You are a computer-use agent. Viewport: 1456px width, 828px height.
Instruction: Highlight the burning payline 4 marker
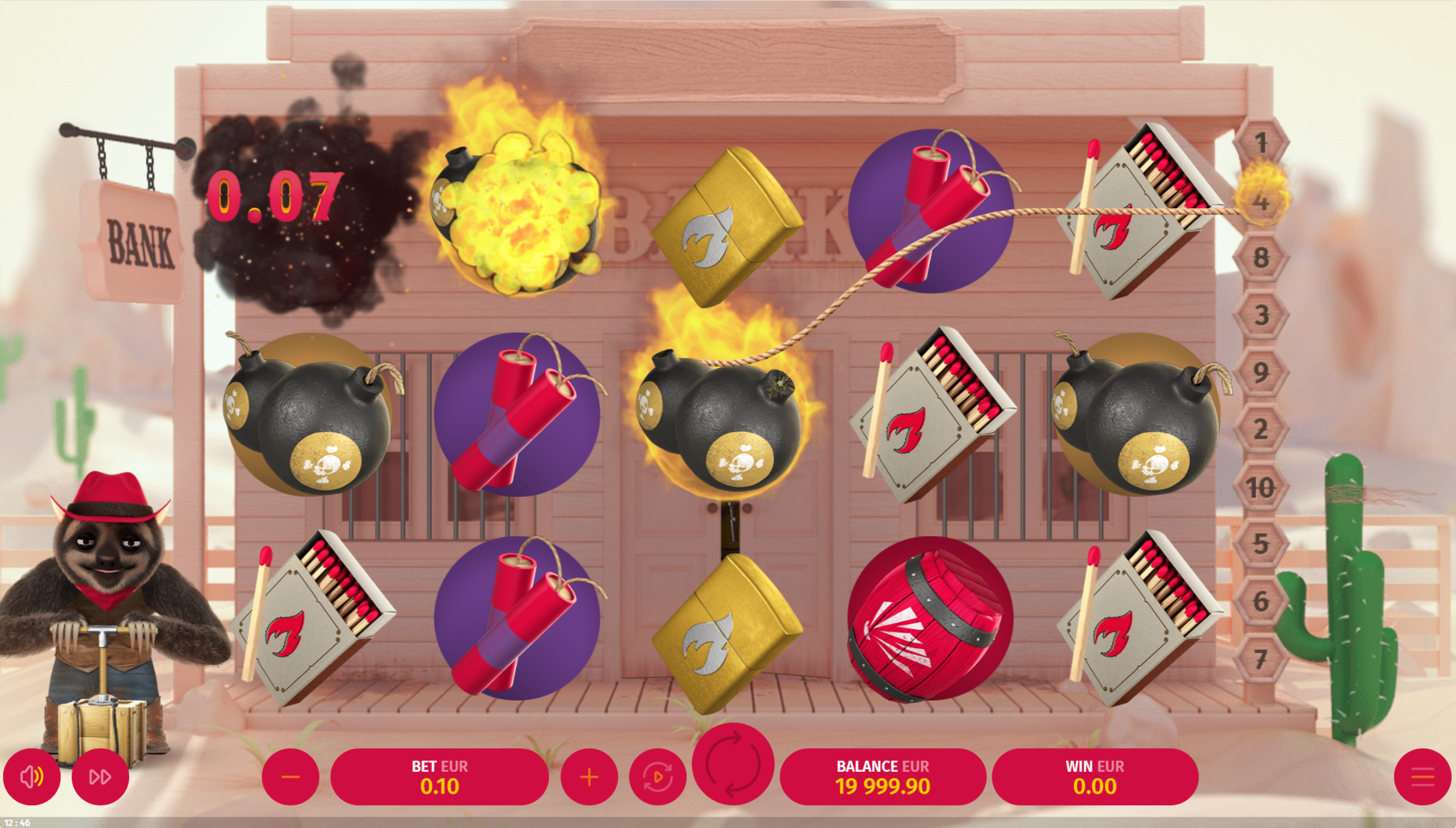point(1261,201)
